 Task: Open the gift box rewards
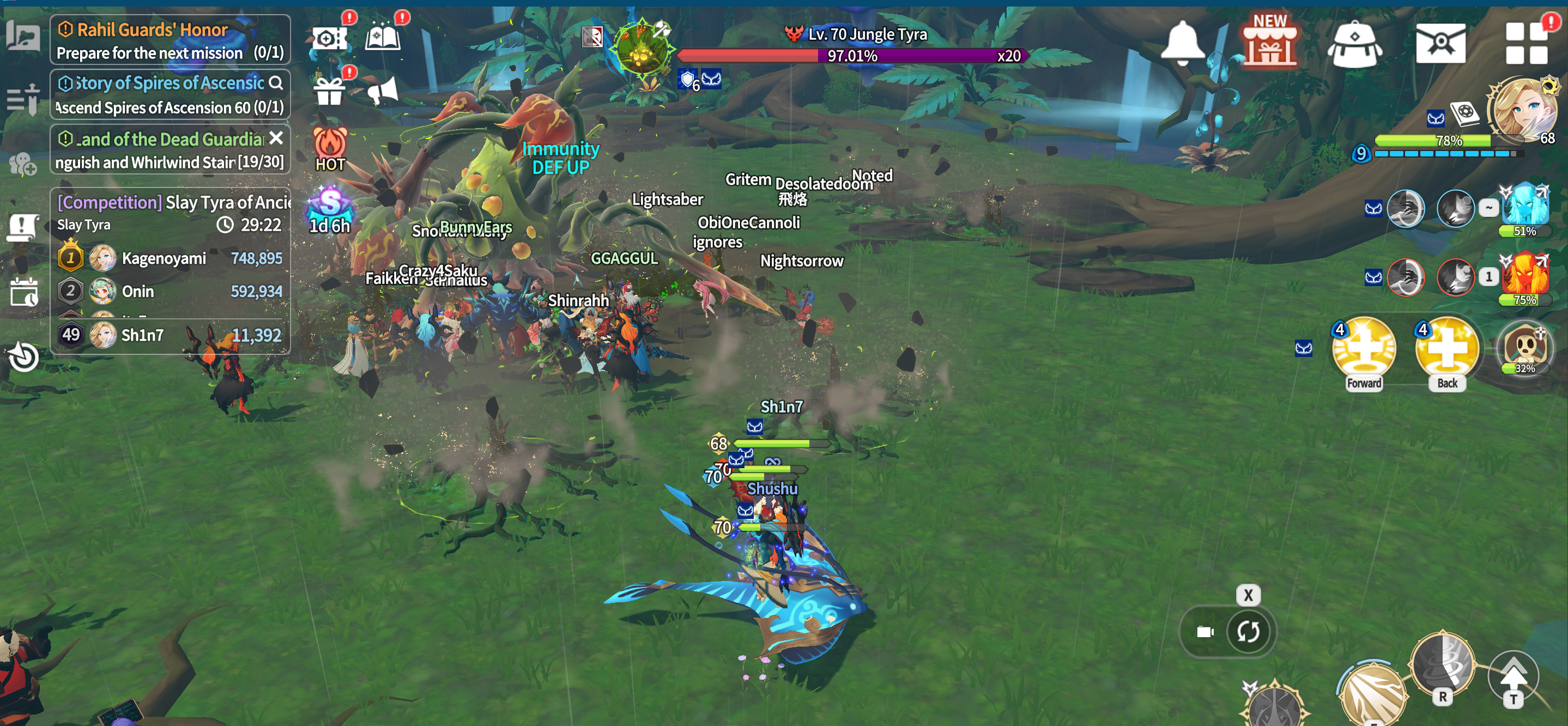pyautogui.click(x=329, y=91)
